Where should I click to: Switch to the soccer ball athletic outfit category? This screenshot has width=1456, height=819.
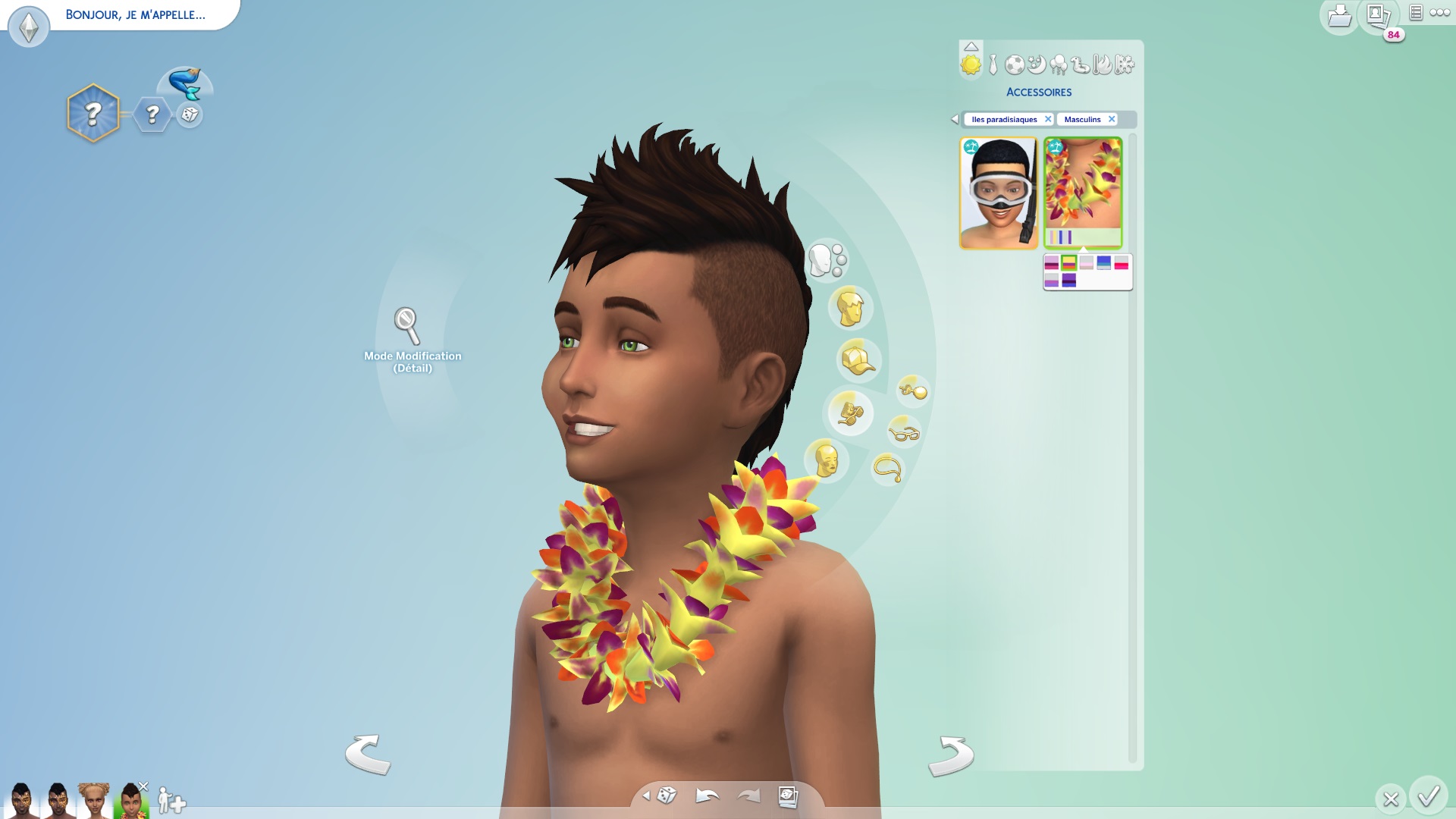(x=1014, y=65)
